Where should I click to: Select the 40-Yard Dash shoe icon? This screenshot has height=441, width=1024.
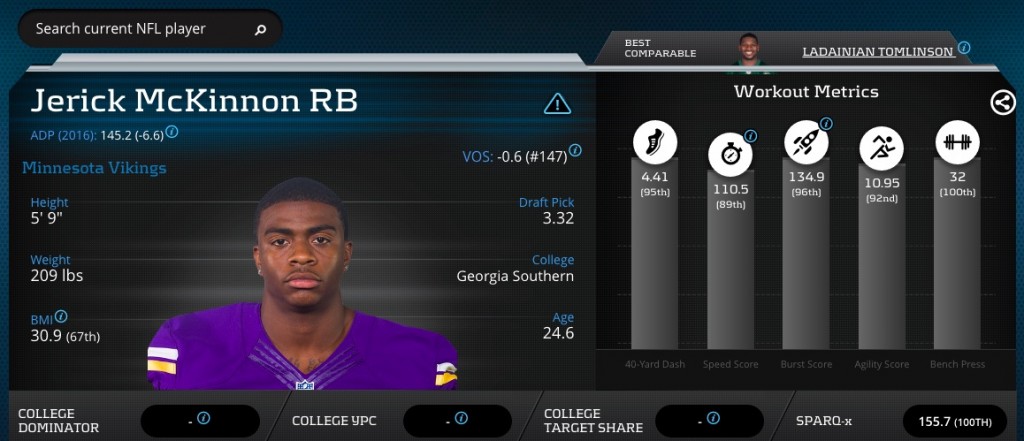[655, 142]
